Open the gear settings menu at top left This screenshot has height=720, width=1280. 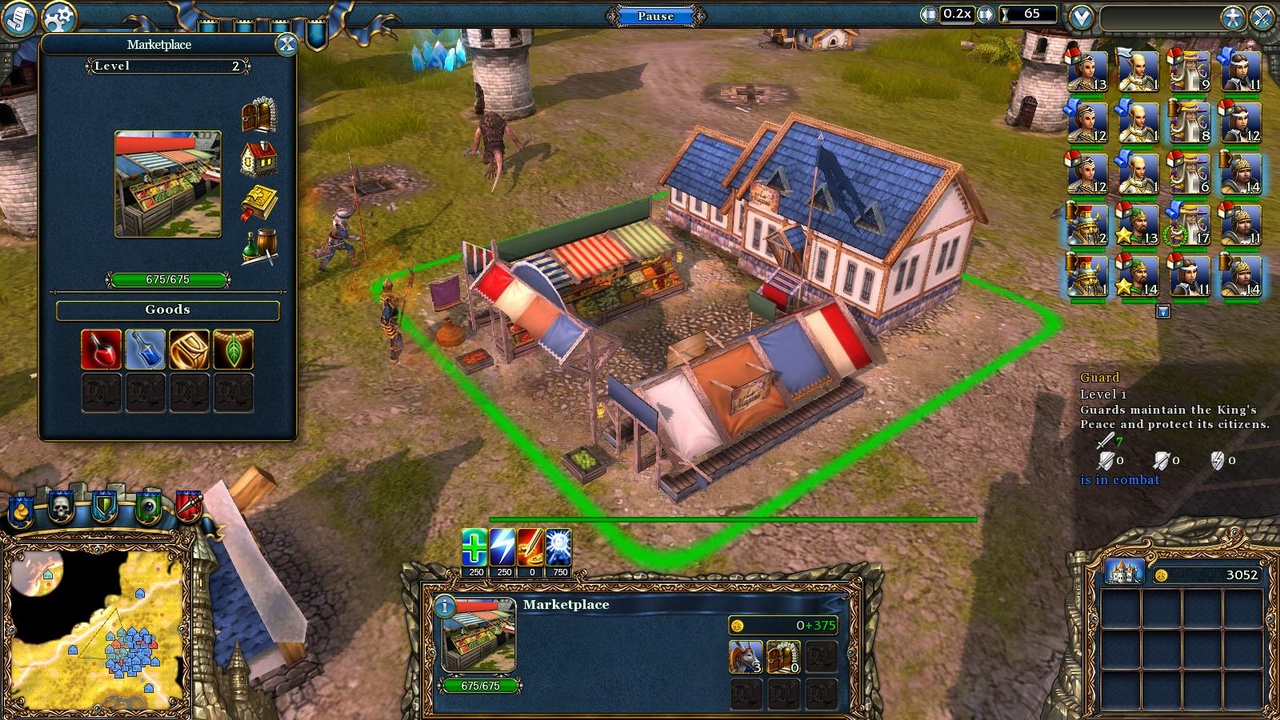[58, 14]
